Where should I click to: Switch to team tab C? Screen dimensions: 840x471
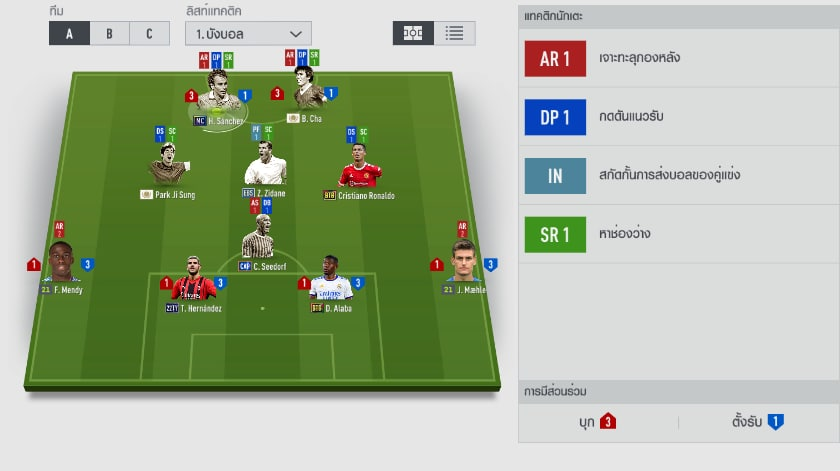149,33
